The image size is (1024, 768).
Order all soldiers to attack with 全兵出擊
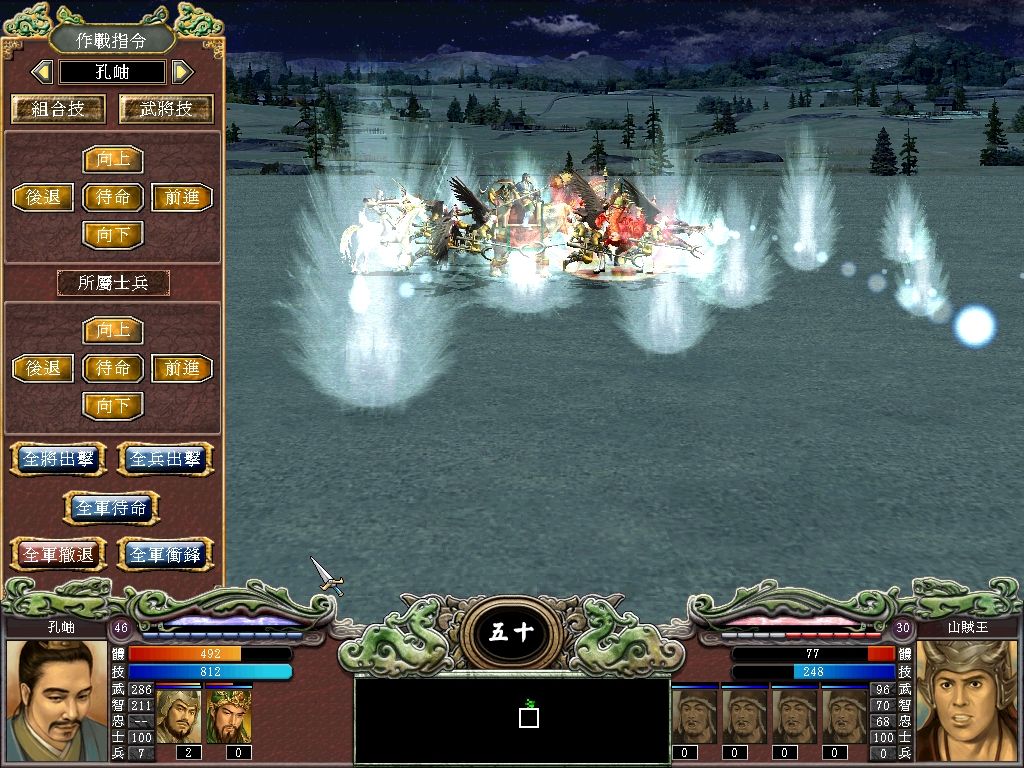pyautogui.click(x=166, y=459)
